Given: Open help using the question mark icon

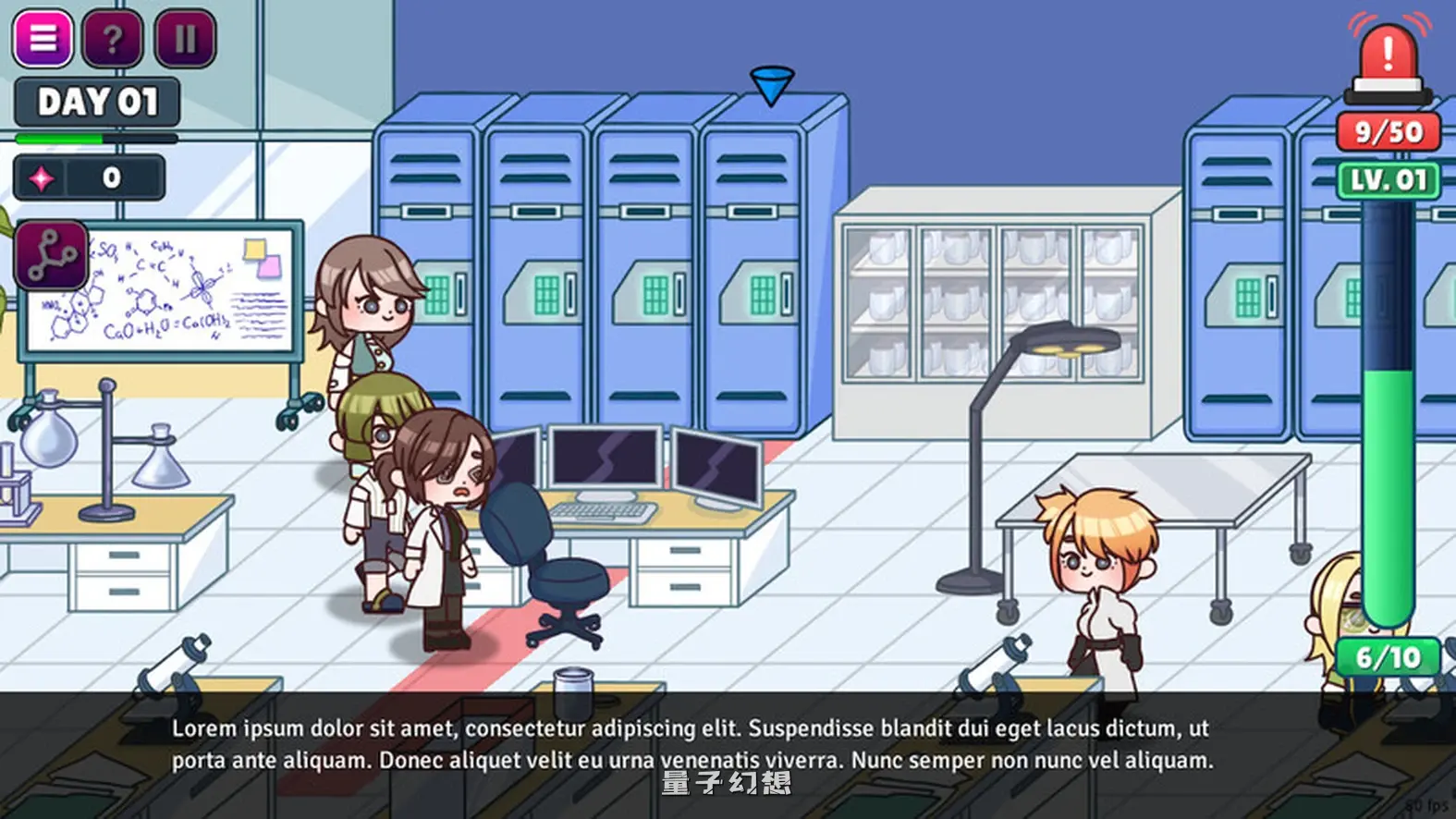Looking at the screenshot, I should click(112, 39).
